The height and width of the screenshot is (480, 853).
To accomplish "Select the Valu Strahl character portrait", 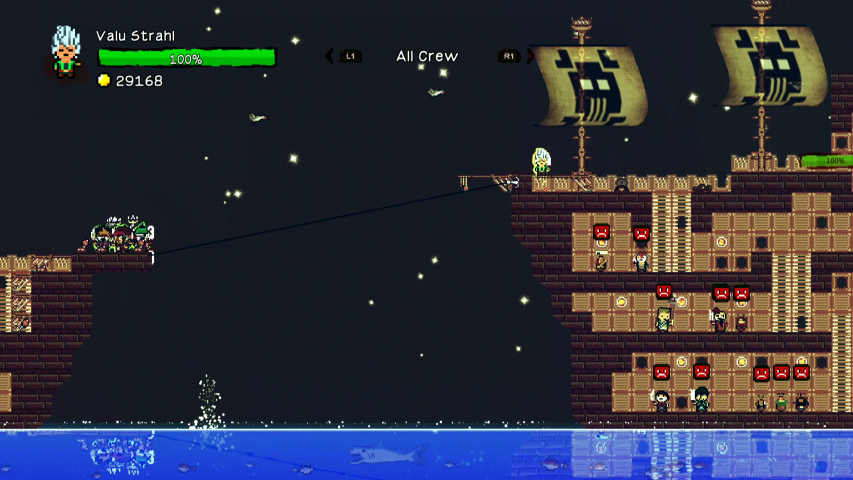I will pyautogui.click(x=67, y=52).
